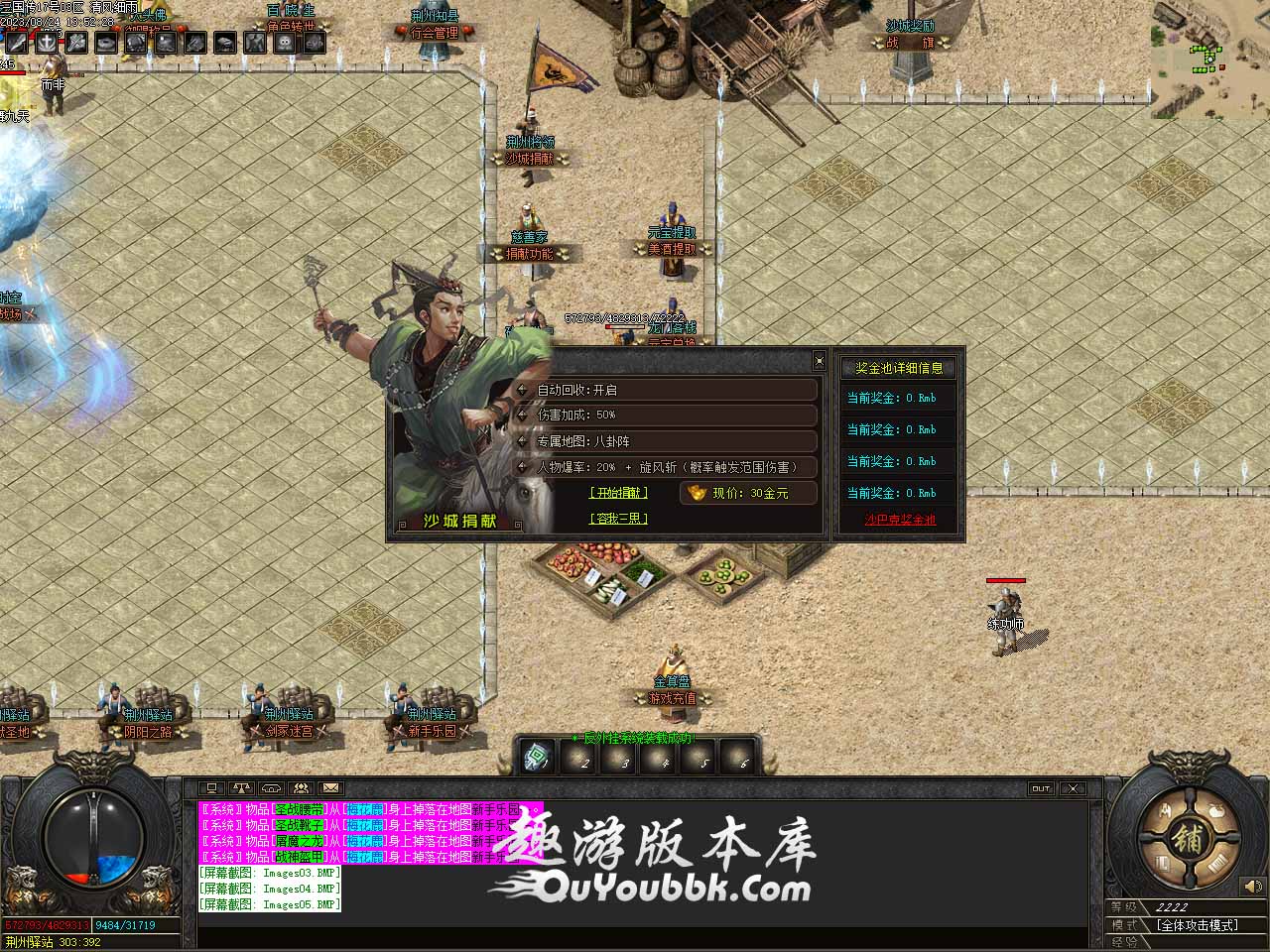Click the cross shield icon in top bar
Screen dimensions: 1270x952
click(x=47, y=43)
